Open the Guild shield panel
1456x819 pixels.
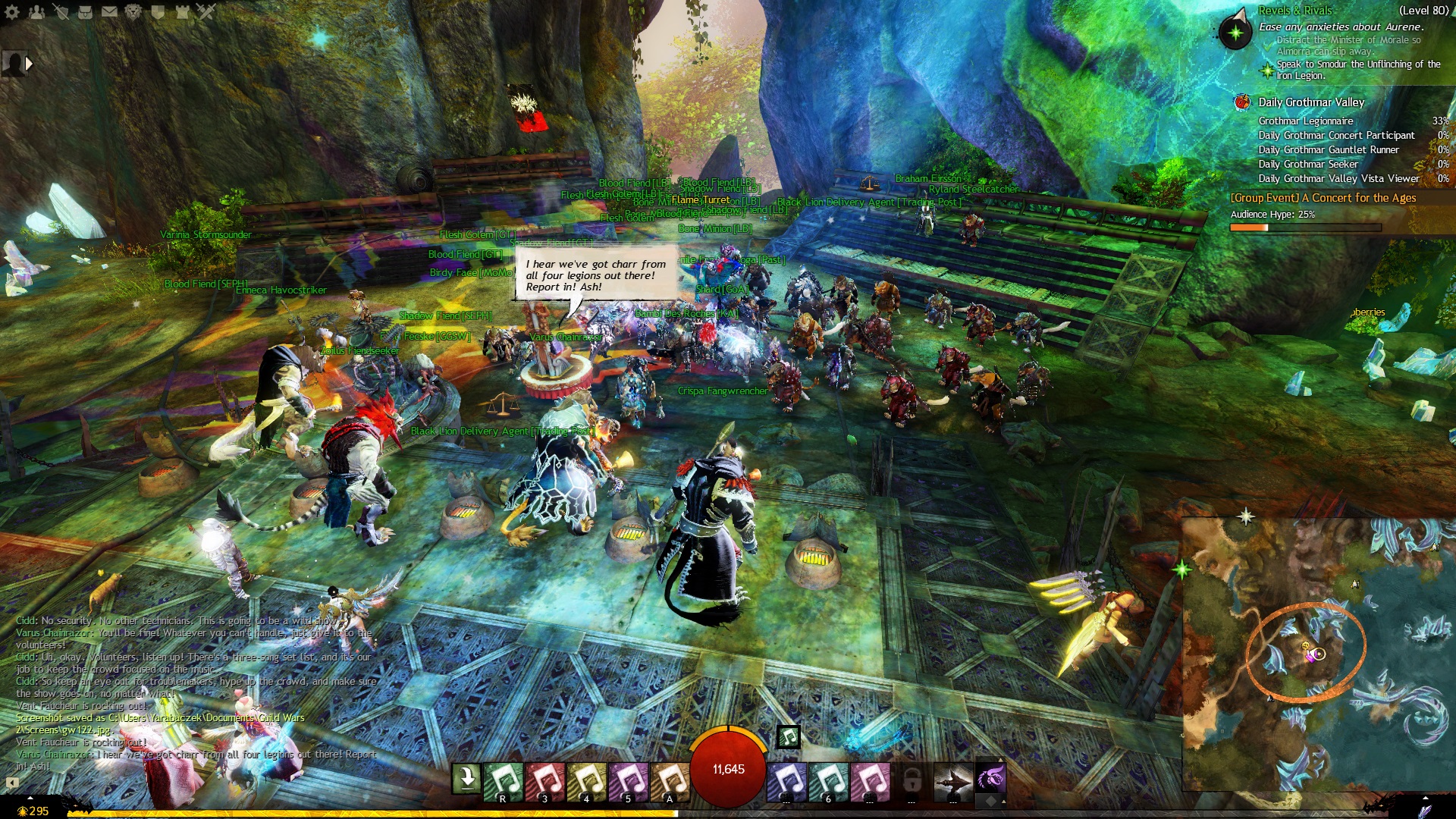pos(158,11)
